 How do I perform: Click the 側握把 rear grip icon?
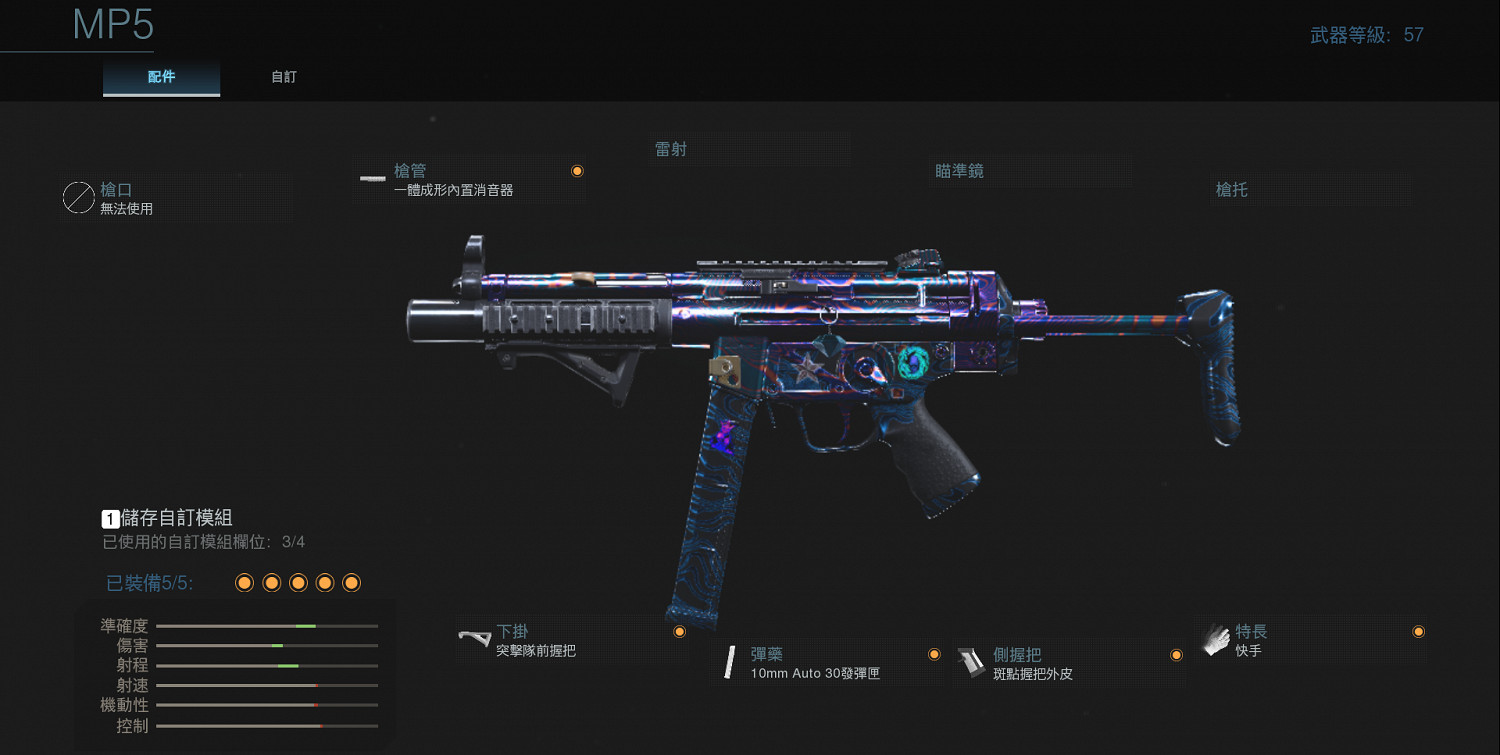(x=972, y=662)
